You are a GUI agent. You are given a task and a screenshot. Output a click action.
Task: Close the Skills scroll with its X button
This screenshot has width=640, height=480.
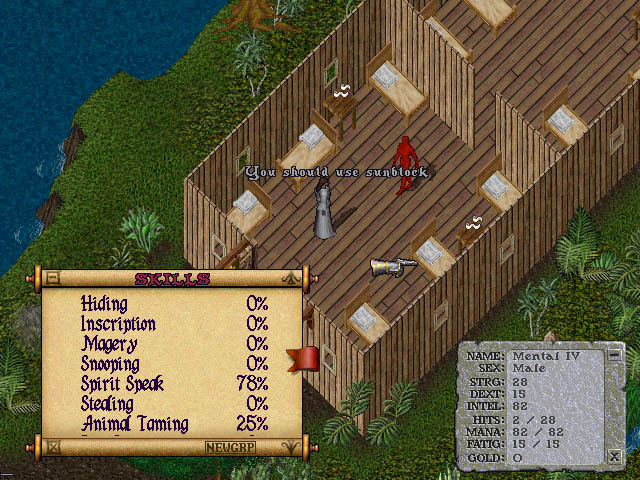click(x=53, y=447)
